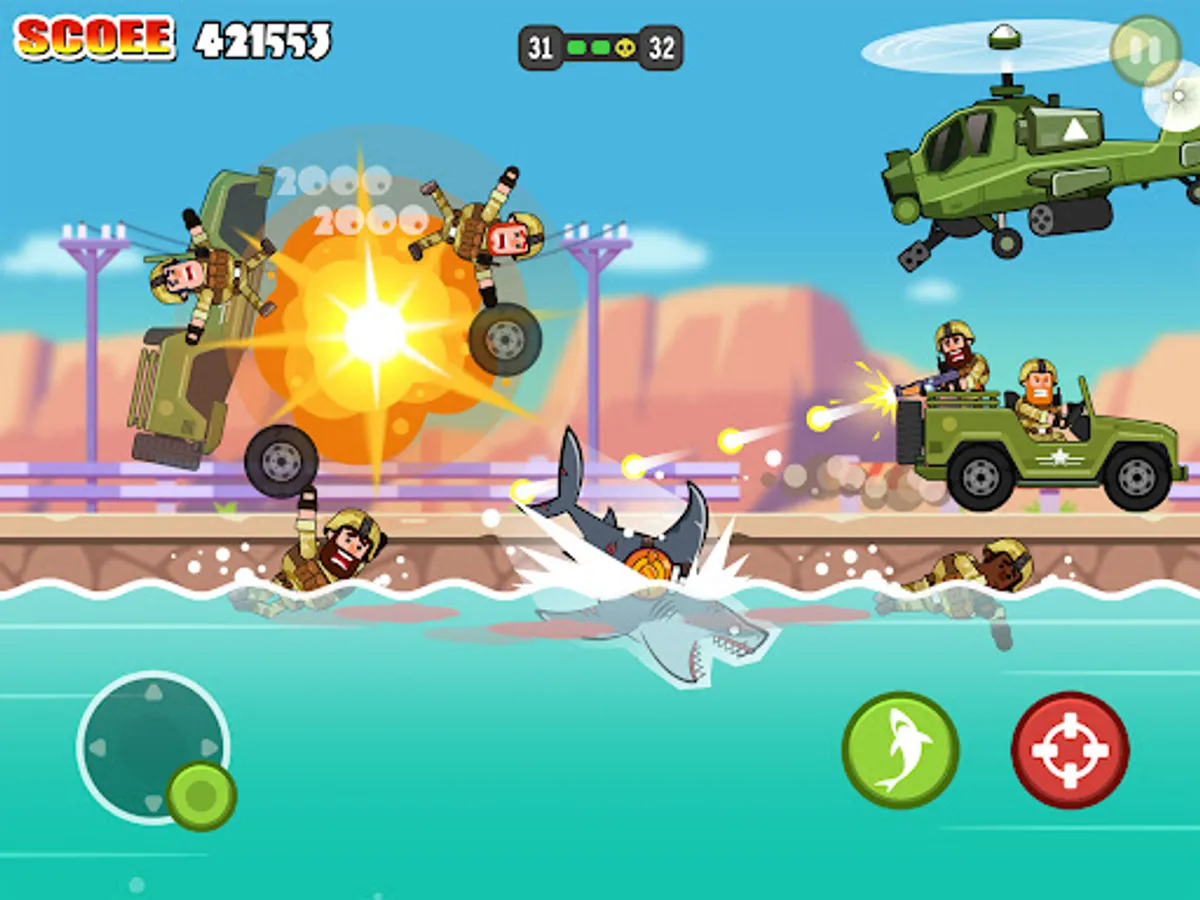Pause the game with the top-right button
This screenshot has height=900, width=1200.
pos(1145,50)
